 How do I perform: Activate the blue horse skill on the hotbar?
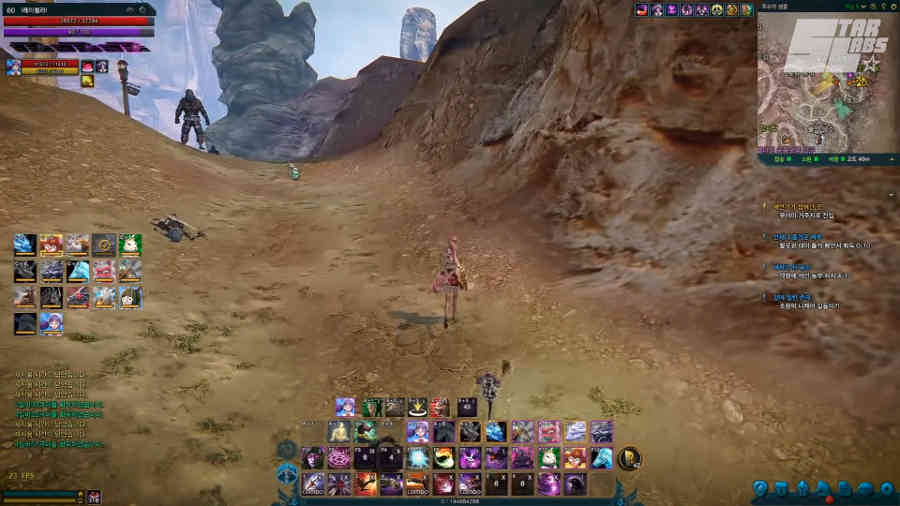tap(601, 458)
